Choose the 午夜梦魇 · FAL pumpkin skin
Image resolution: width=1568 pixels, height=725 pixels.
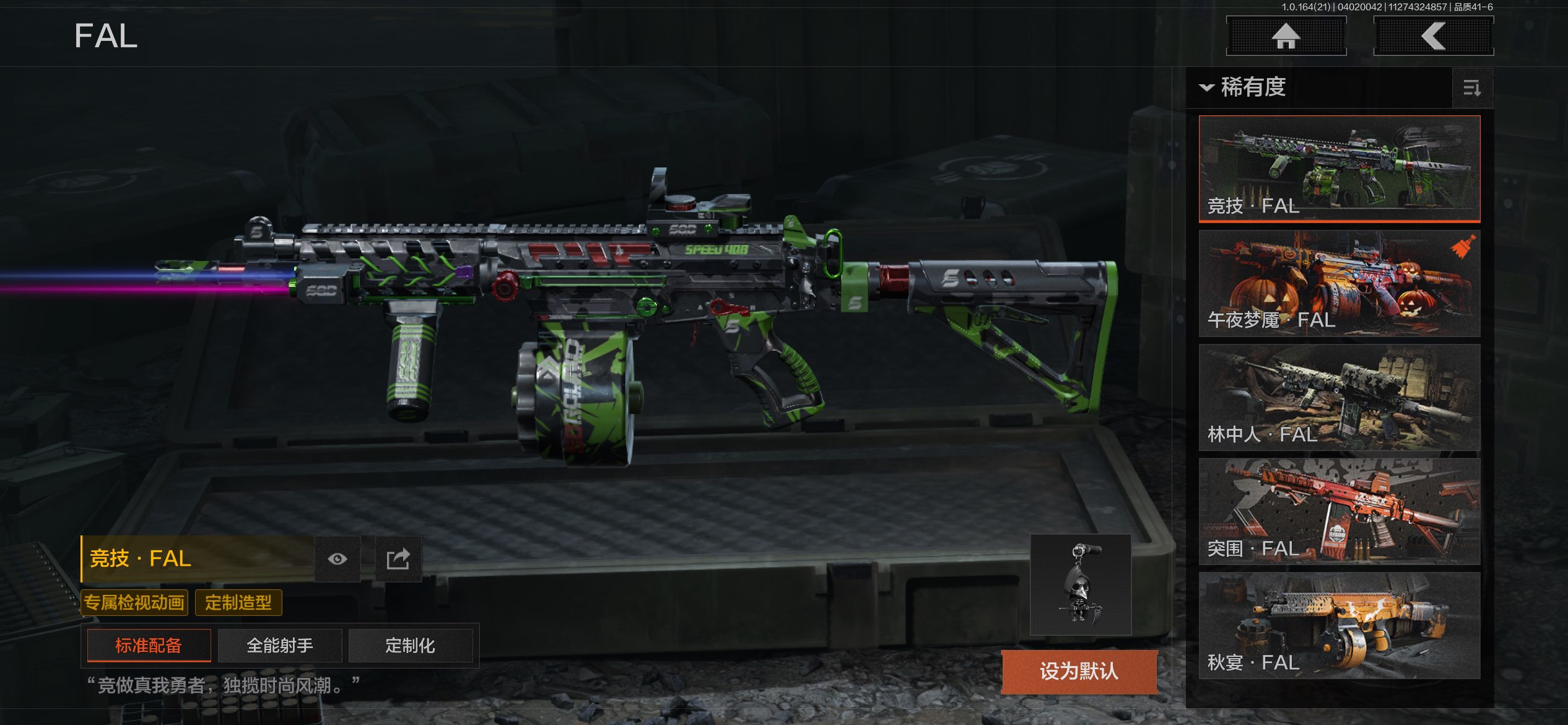[x=1339, y=283]
